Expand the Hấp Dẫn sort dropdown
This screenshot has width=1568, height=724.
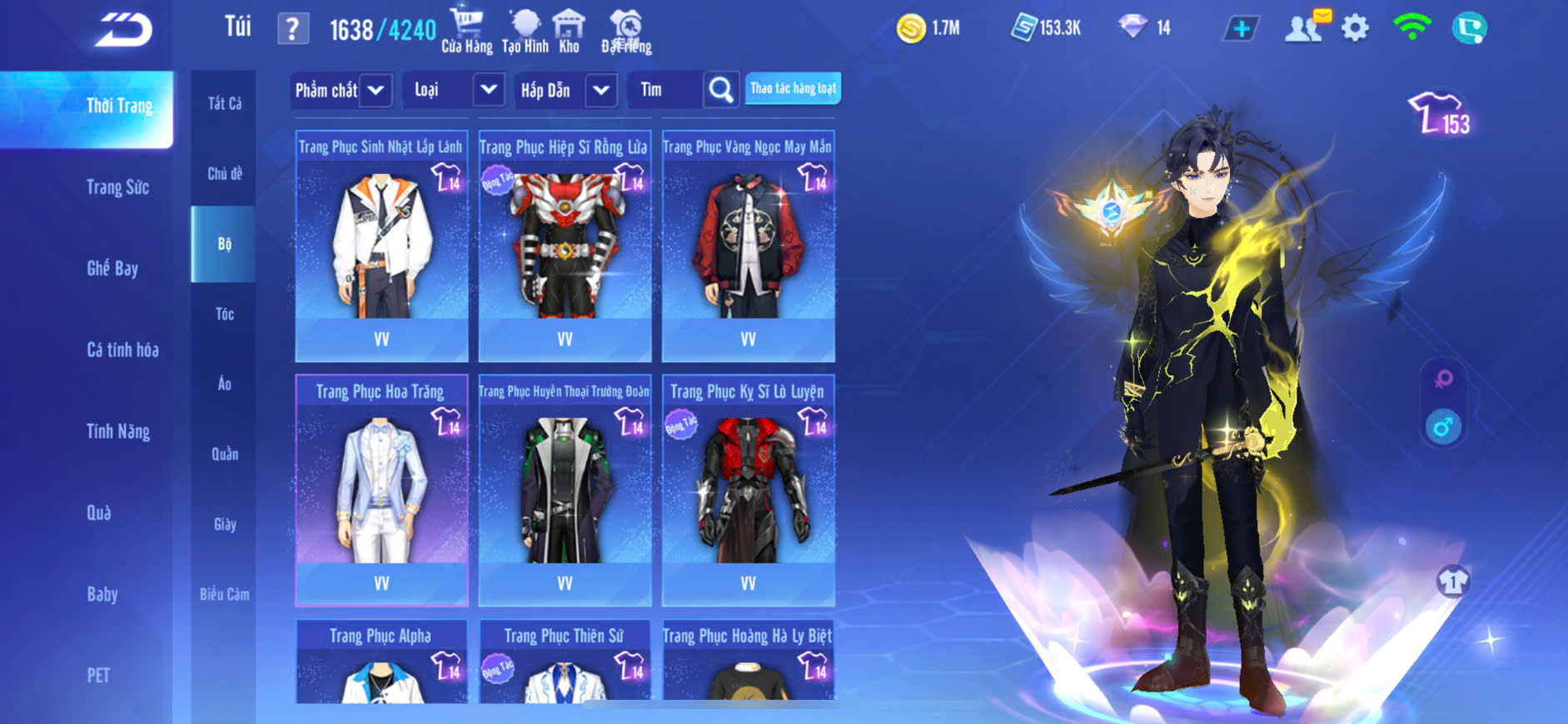(601, 90)
